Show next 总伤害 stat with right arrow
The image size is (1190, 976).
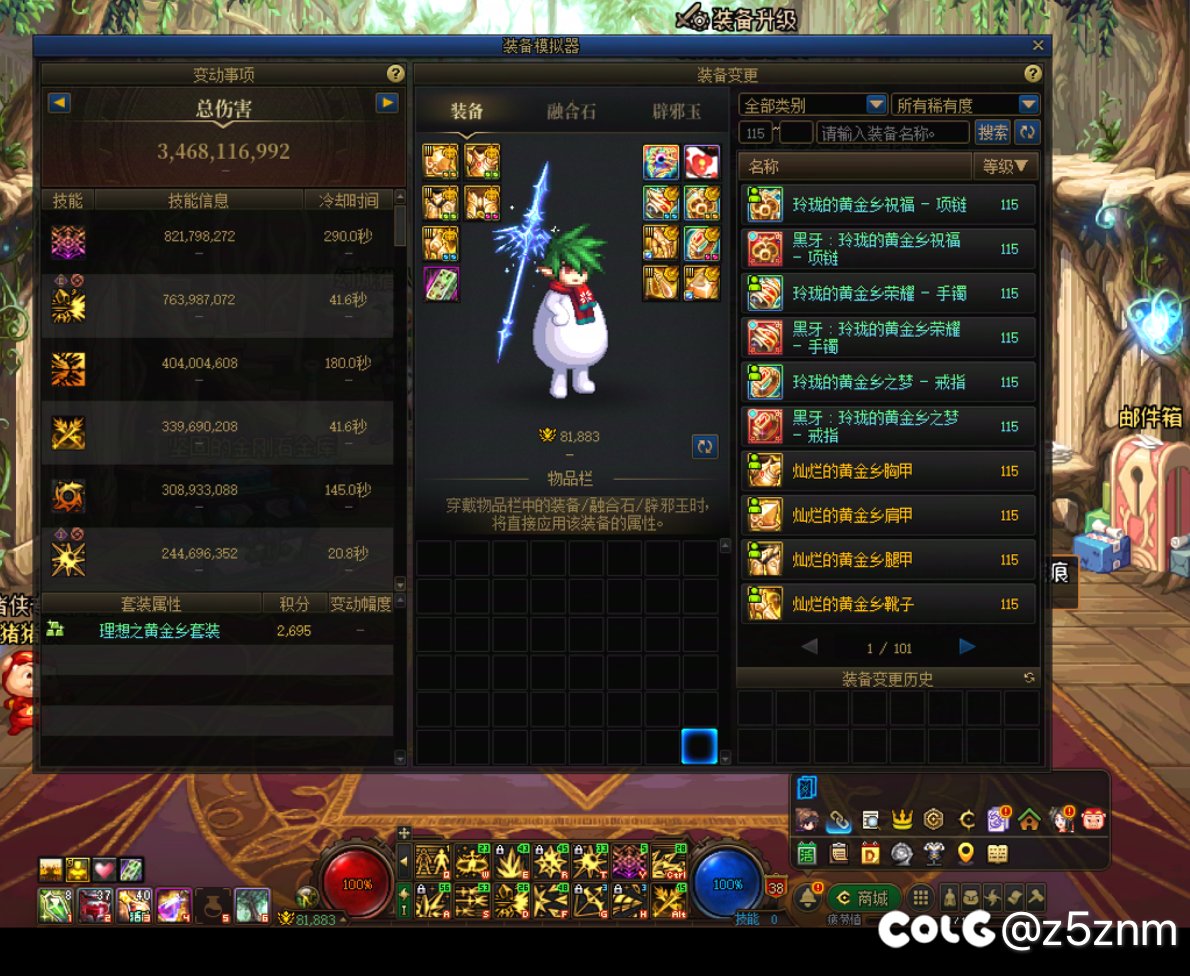click(387, 102)
